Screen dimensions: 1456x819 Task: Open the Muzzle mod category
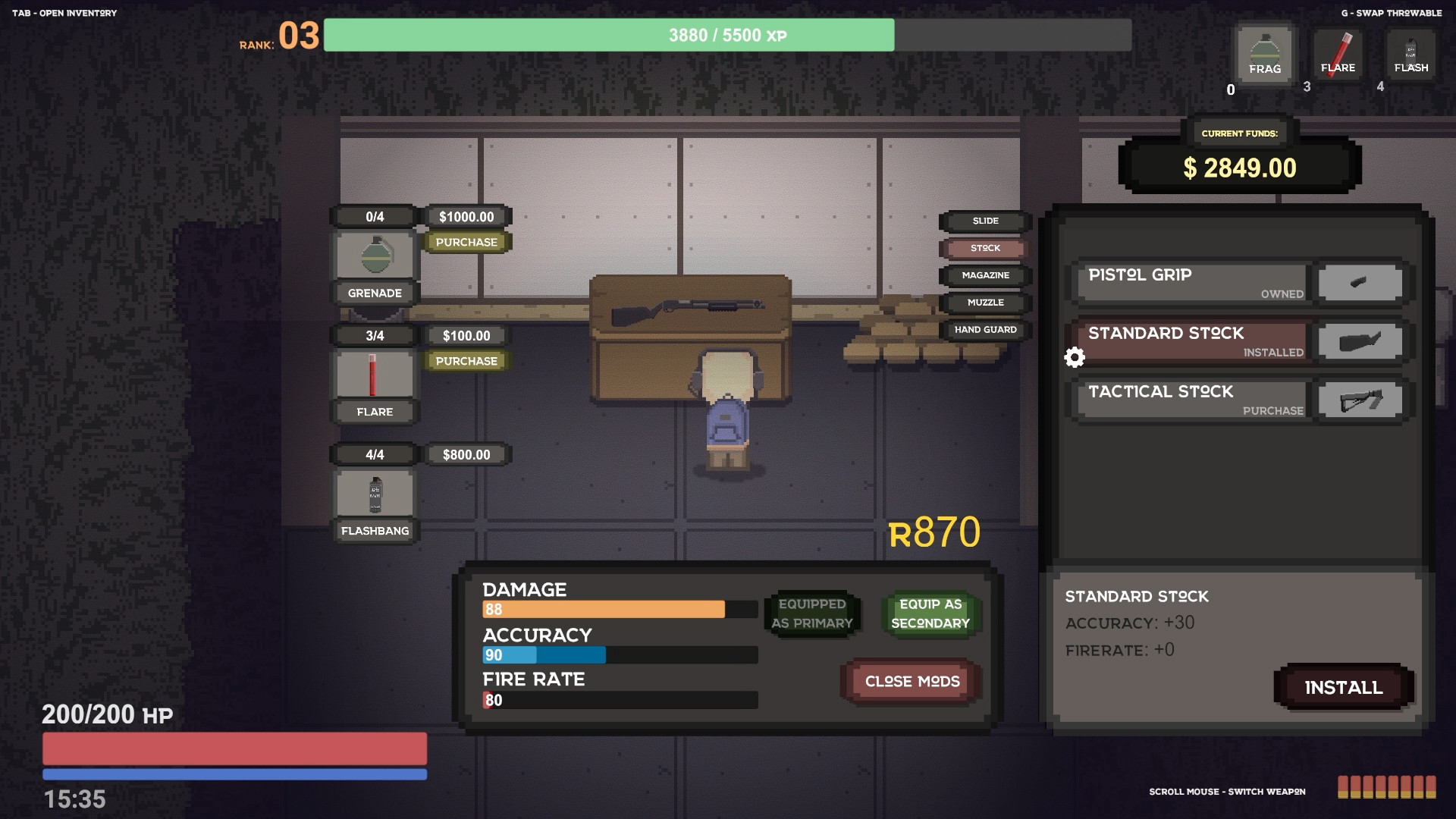984,303
